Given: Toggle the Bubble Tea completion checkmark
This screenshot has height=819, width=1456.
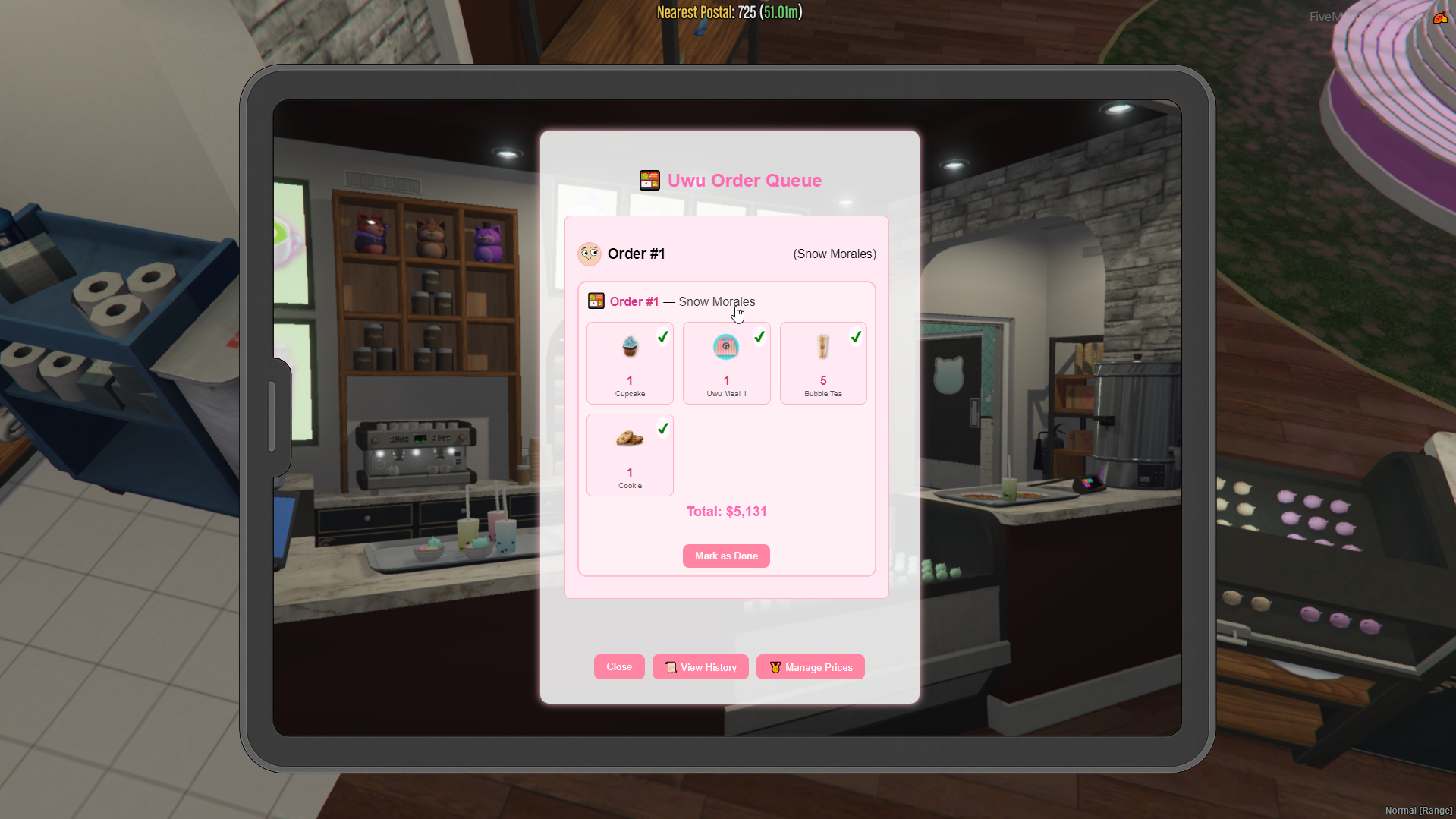Looking at the screenshot, I should point(856,336).
